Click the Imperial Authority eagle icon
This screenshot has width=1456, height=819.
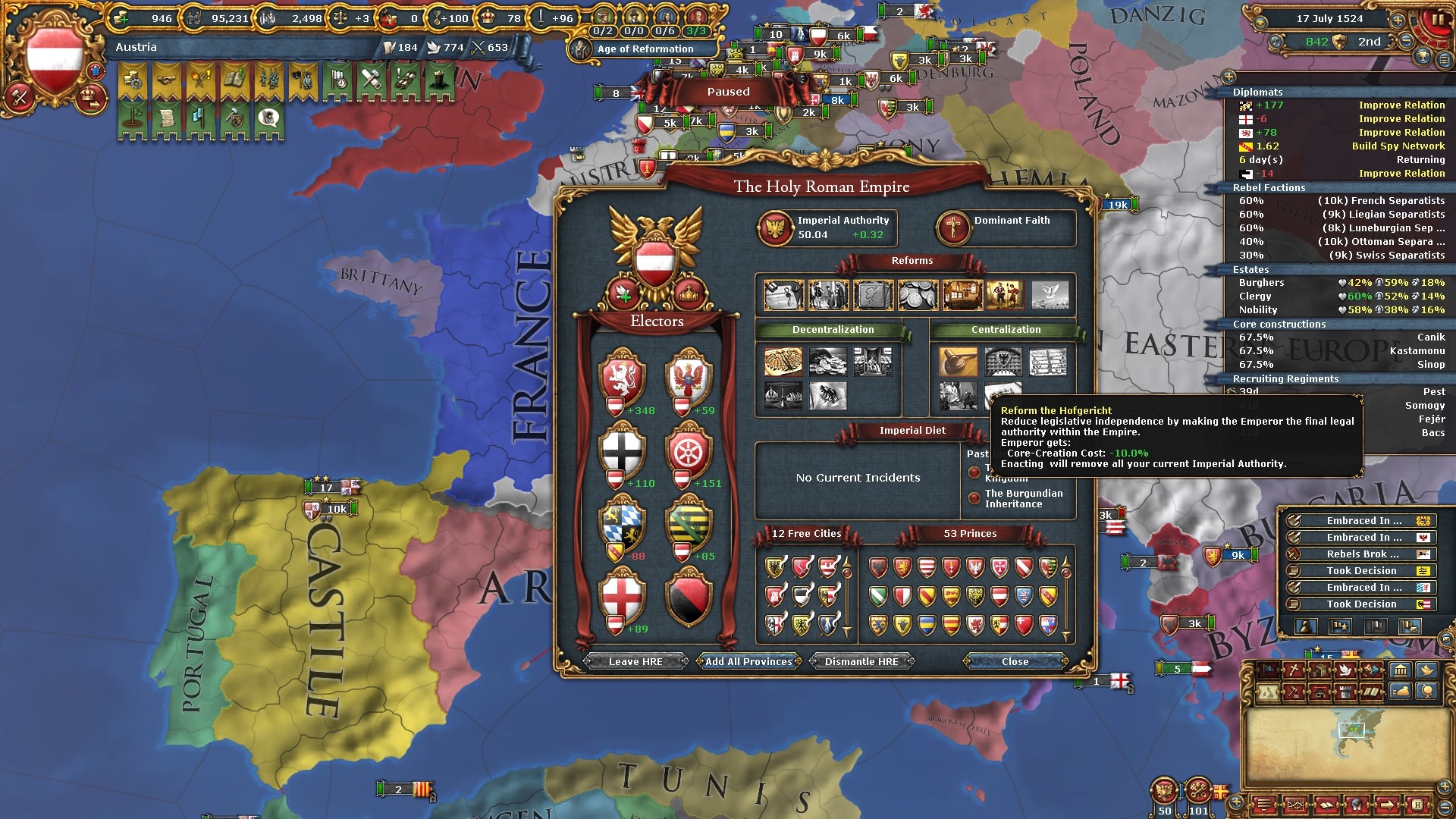(776, 227)
